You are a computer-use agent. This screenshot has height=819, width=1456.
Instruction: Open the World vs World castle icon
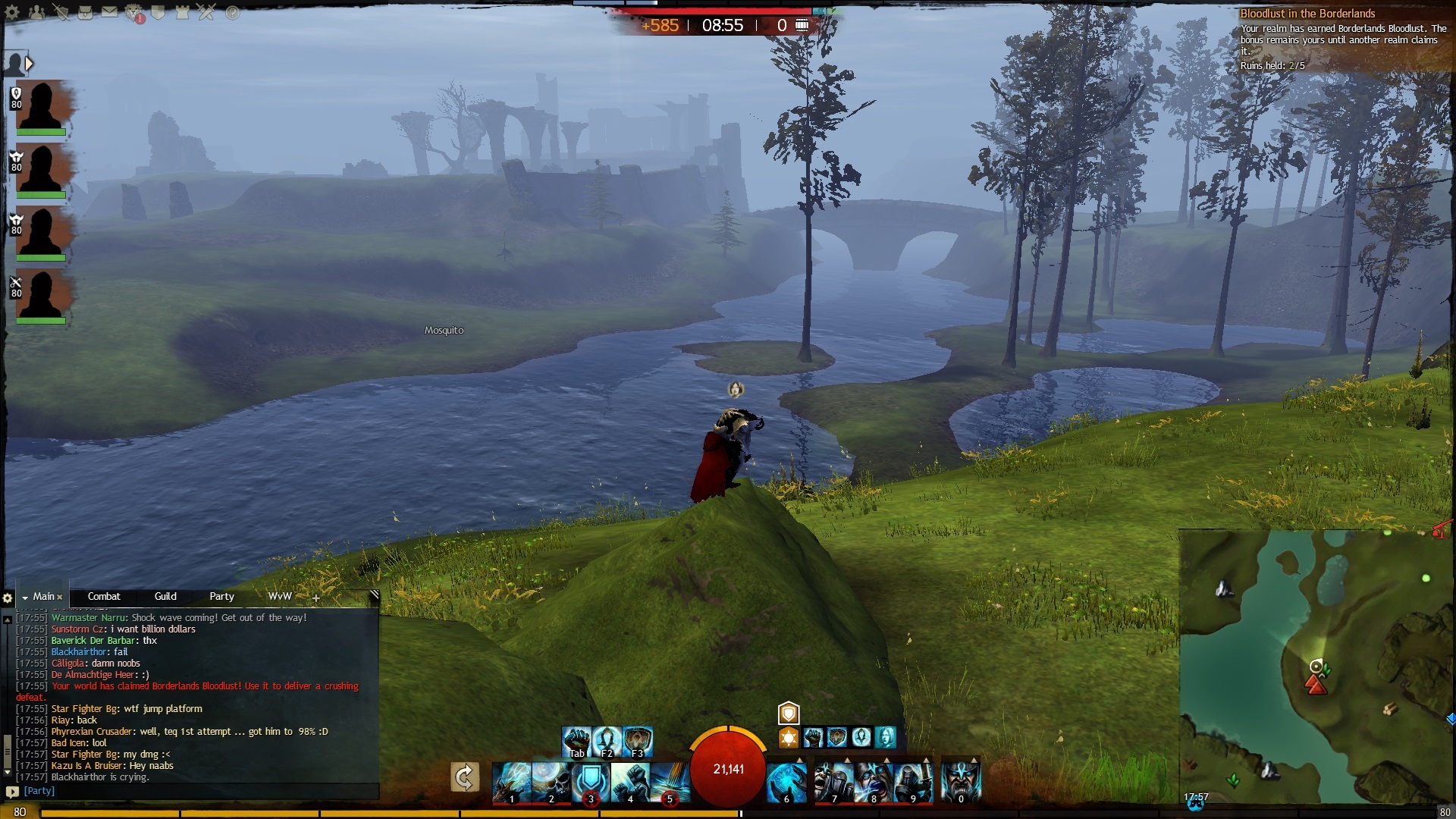tap(182, 12)
